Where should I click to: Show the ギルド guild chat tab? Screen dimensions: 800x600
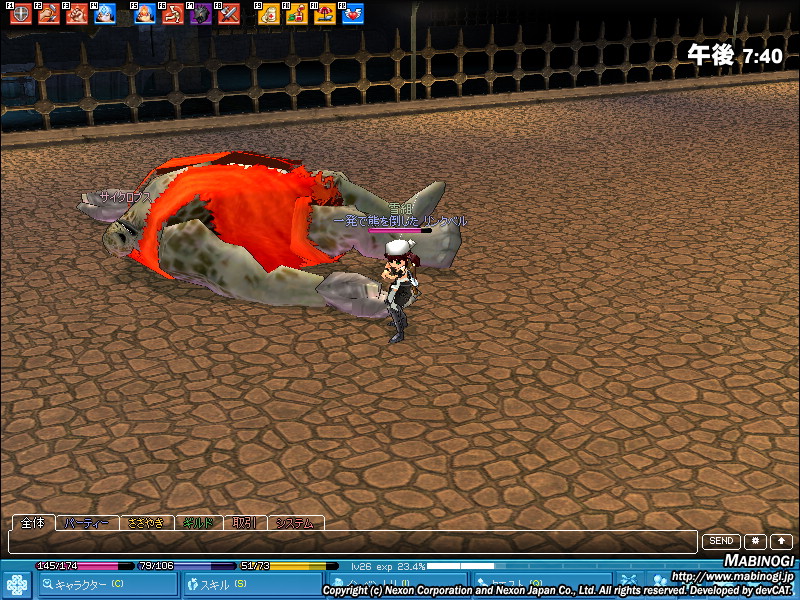pyautogui.click(x=199, y=523)
